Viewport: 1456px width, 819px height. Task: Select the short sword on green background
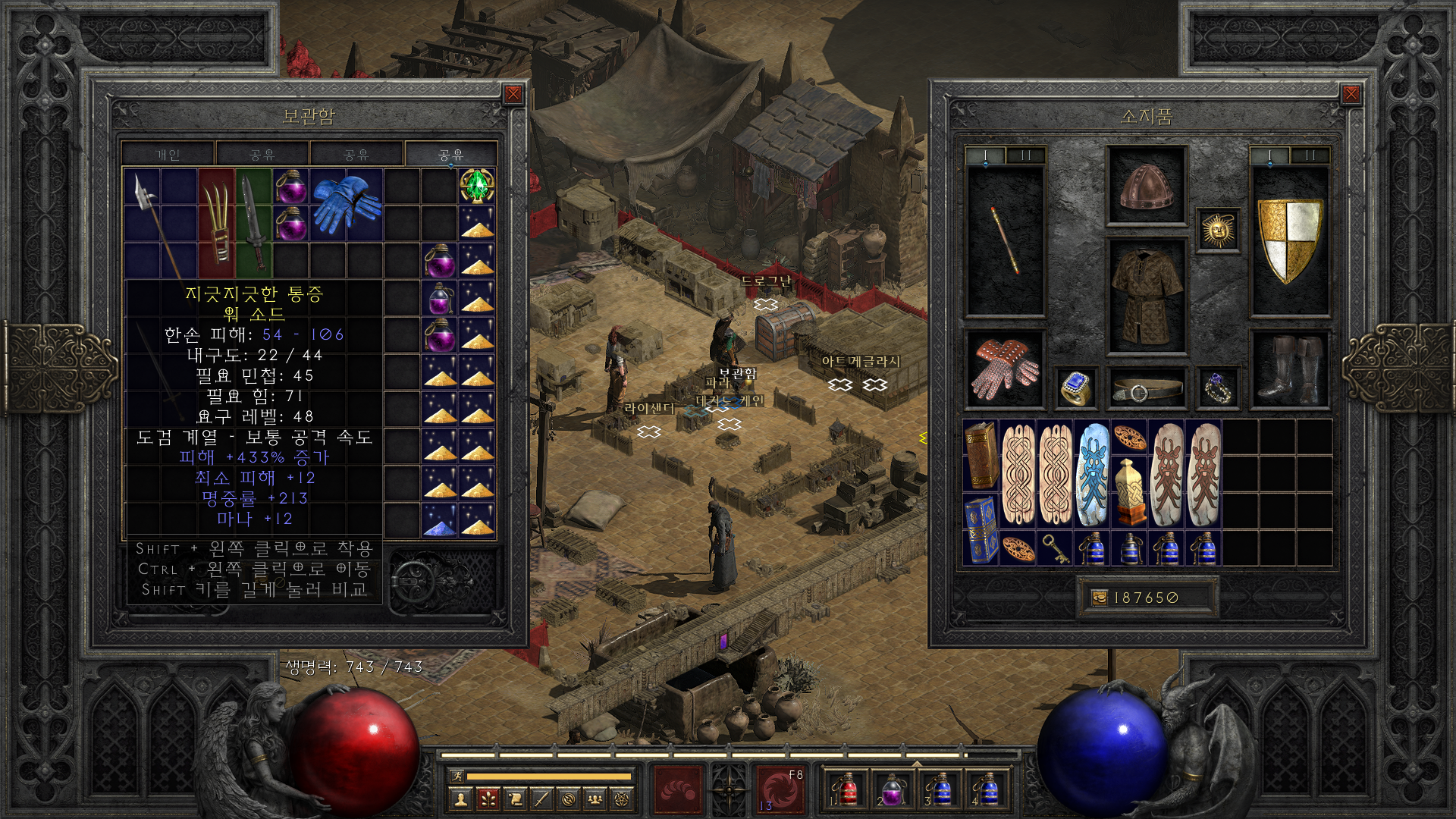(253, 223)
